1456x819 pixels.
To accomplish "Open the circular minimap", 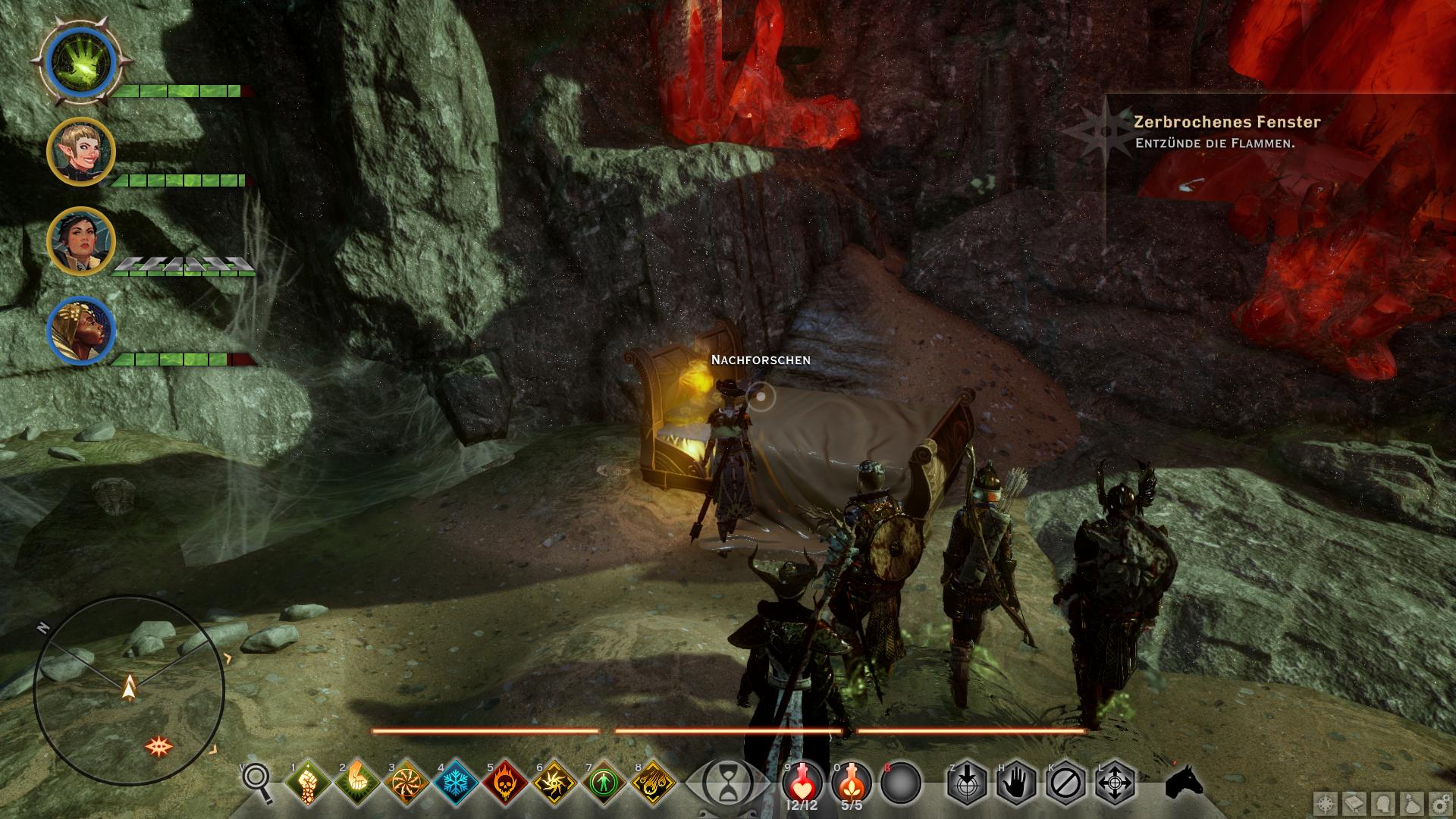I will [129, 691].
